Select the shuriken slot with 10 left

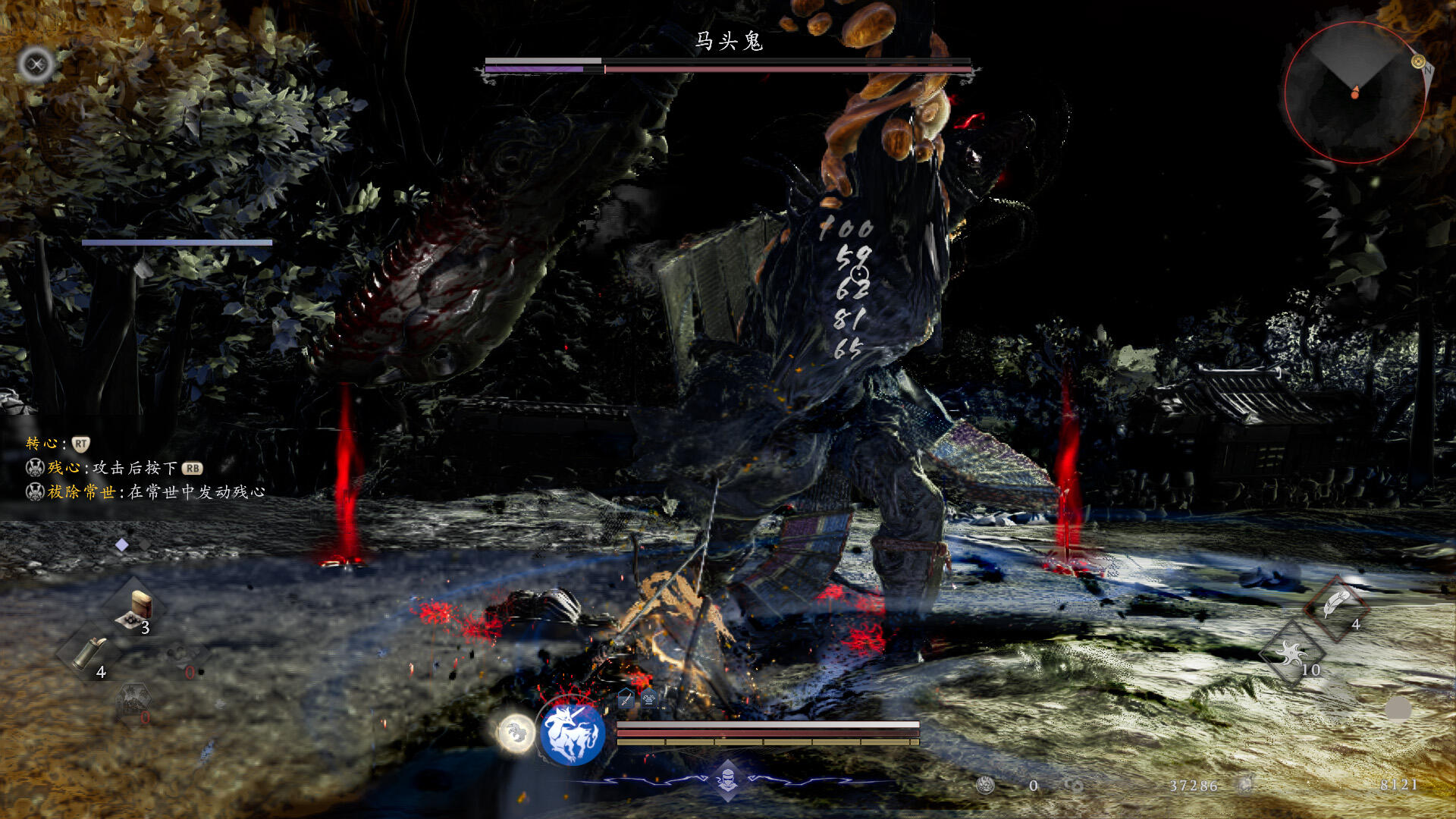[x=1292, y=653]
